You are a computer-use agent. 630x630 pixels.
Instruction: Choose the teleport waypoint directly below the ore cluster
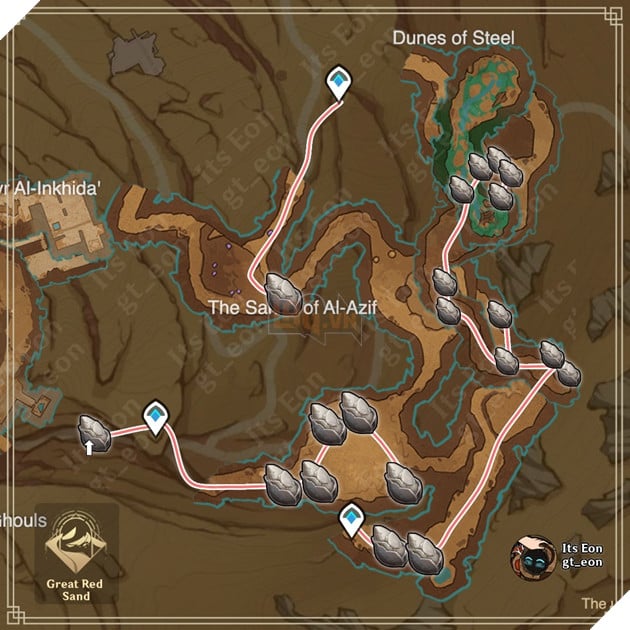pyautogui.click(x=351, y=518)
